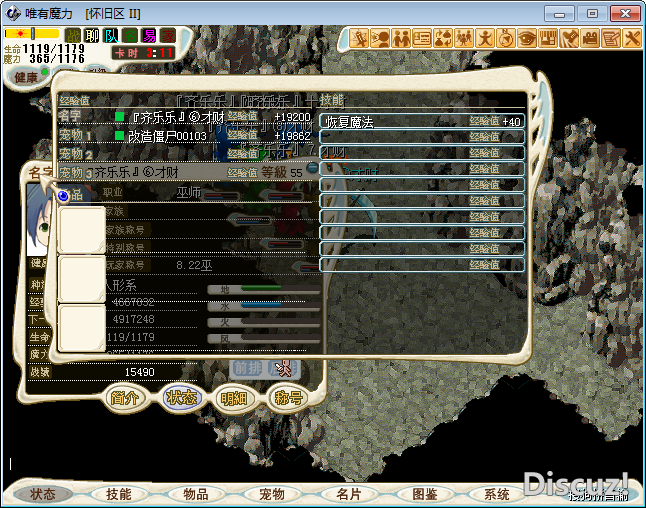Open the 图鉴 encyclopedia menu
Screen dimensions: 646x508
pyautogui.click(x=424, y=494)
